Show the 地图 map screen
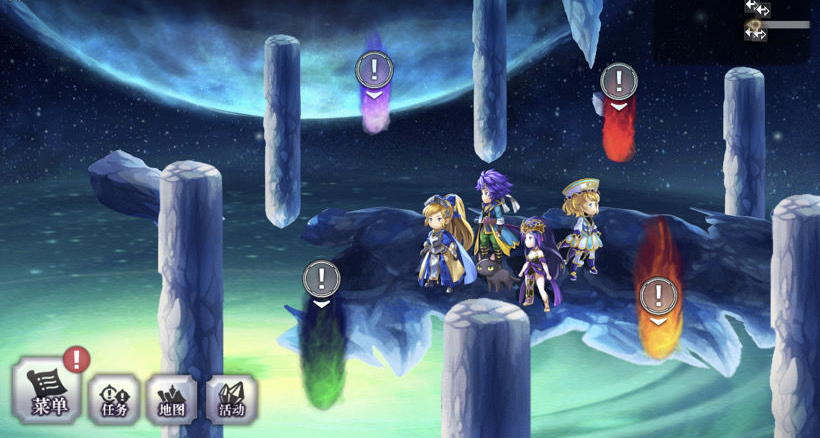The width and height of the screenshot is (820, 438). click(172, 398)
